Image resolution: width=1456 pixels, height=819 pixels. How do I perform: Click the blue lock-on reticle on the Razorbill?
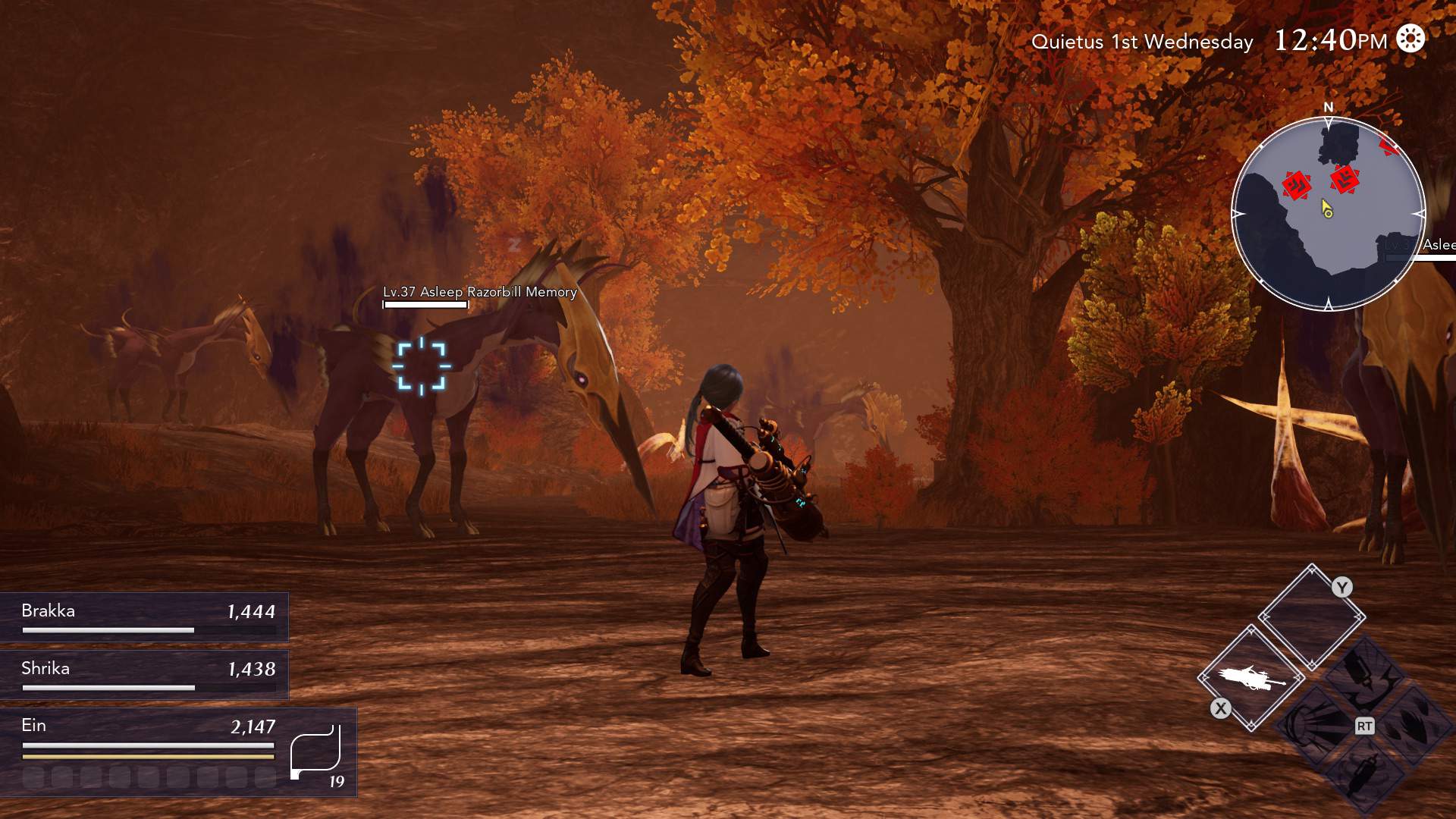[x=422, y=367]
